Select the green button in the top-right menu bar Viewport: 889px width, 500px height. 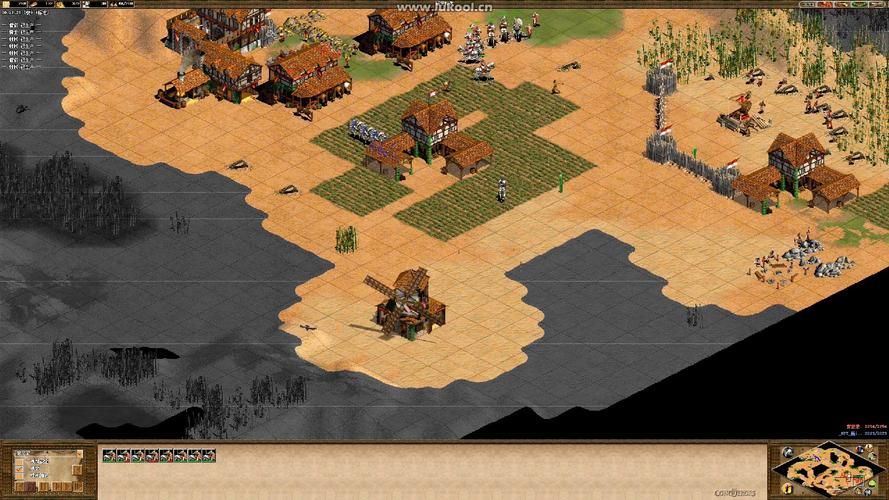pyautogui.click(x=860, y=6)
